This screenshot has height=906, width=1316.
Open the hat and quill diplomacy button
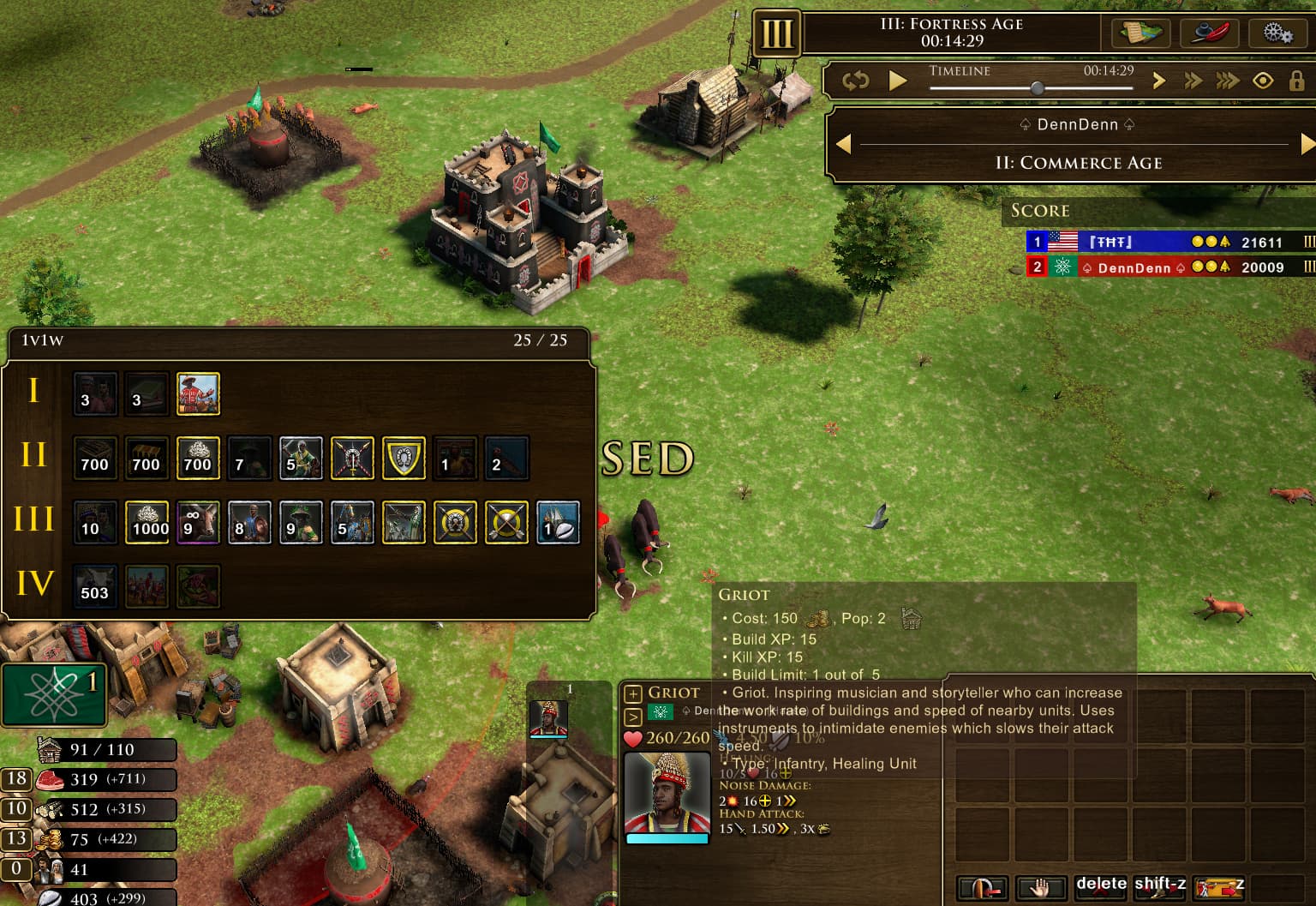(x=1208, y=33)
